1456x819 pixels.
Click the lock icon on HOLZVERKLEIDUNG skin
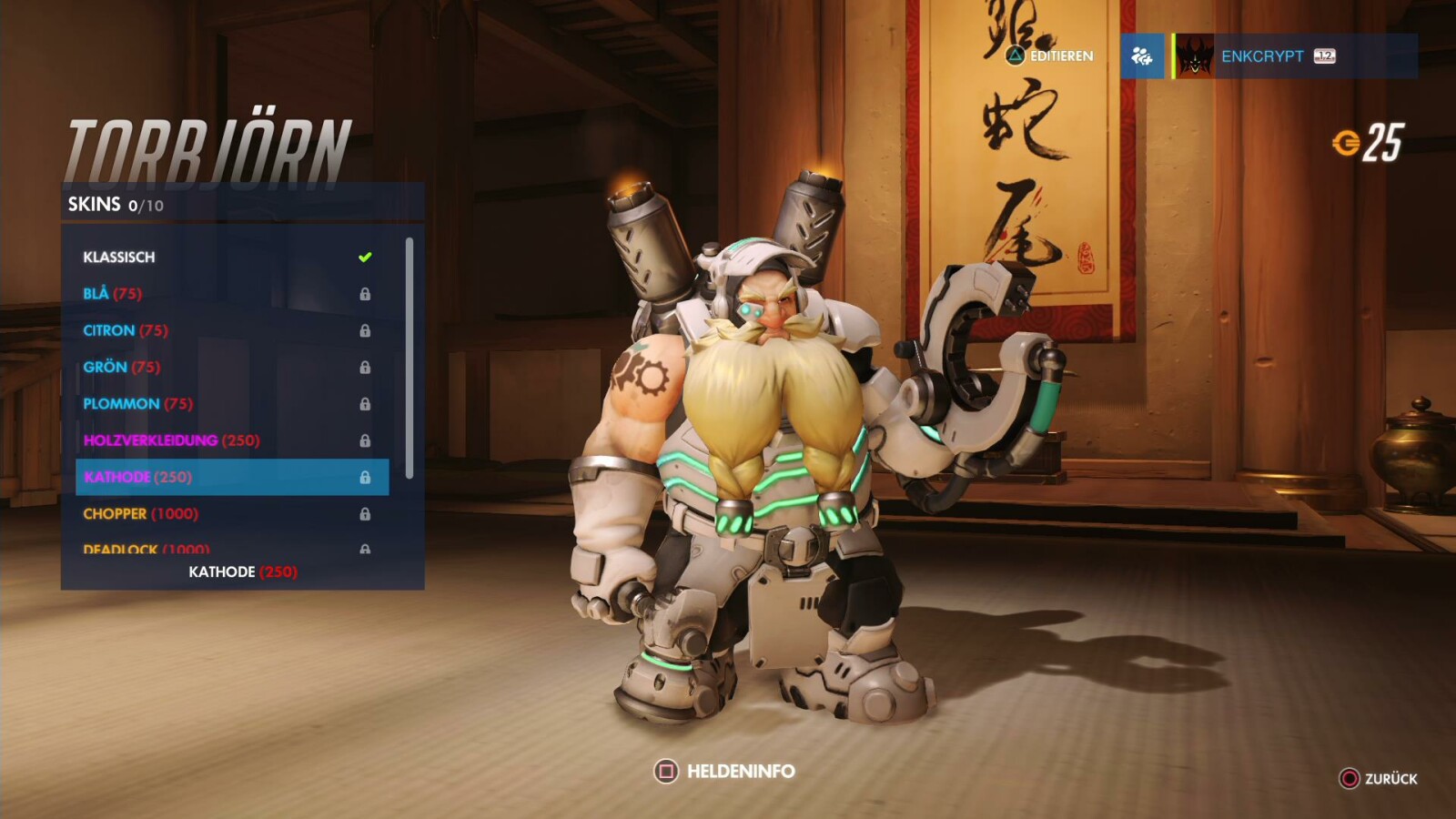366,440
